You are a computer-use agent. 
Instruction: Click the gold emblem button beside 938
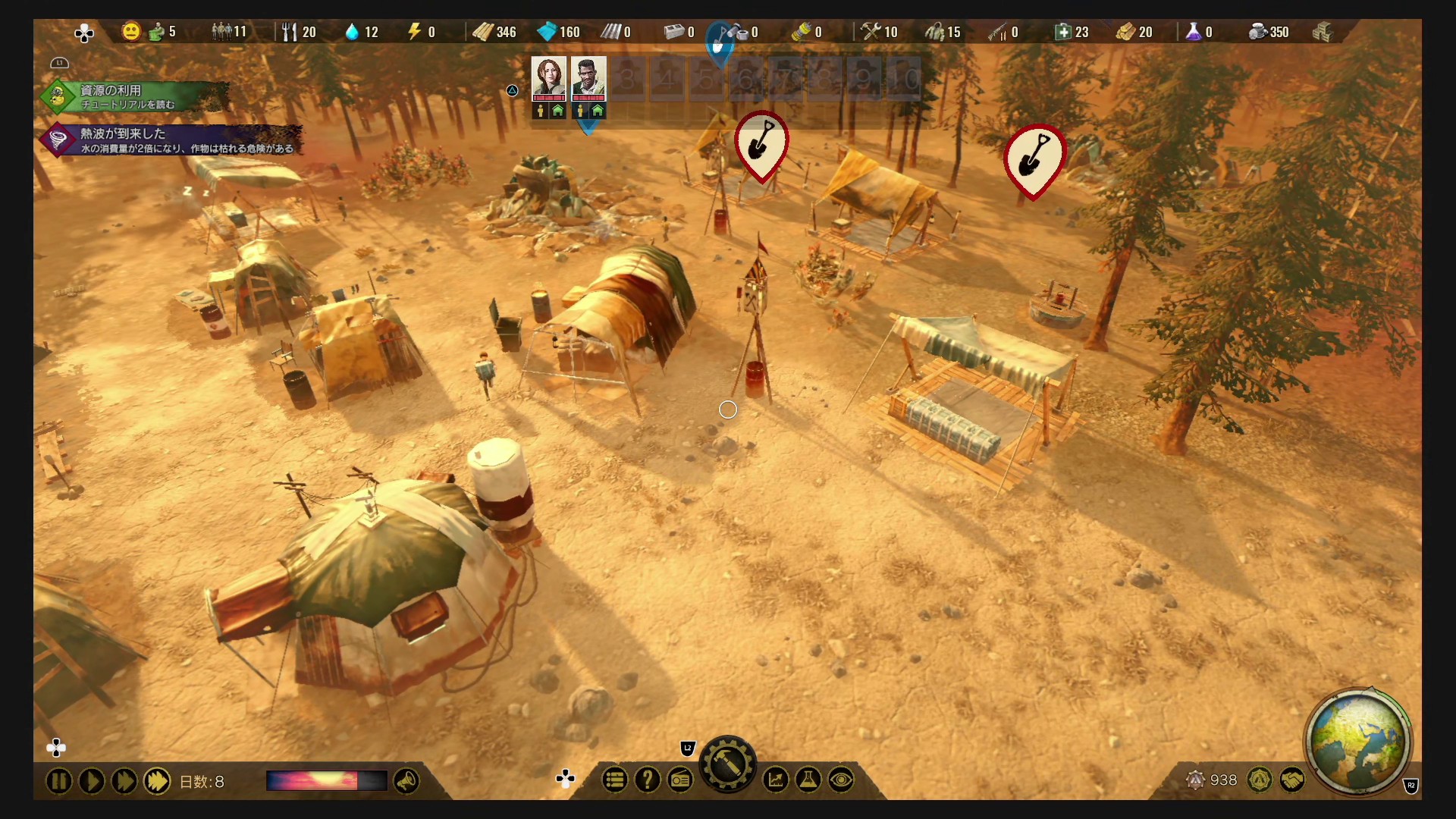click(1260, 780)
